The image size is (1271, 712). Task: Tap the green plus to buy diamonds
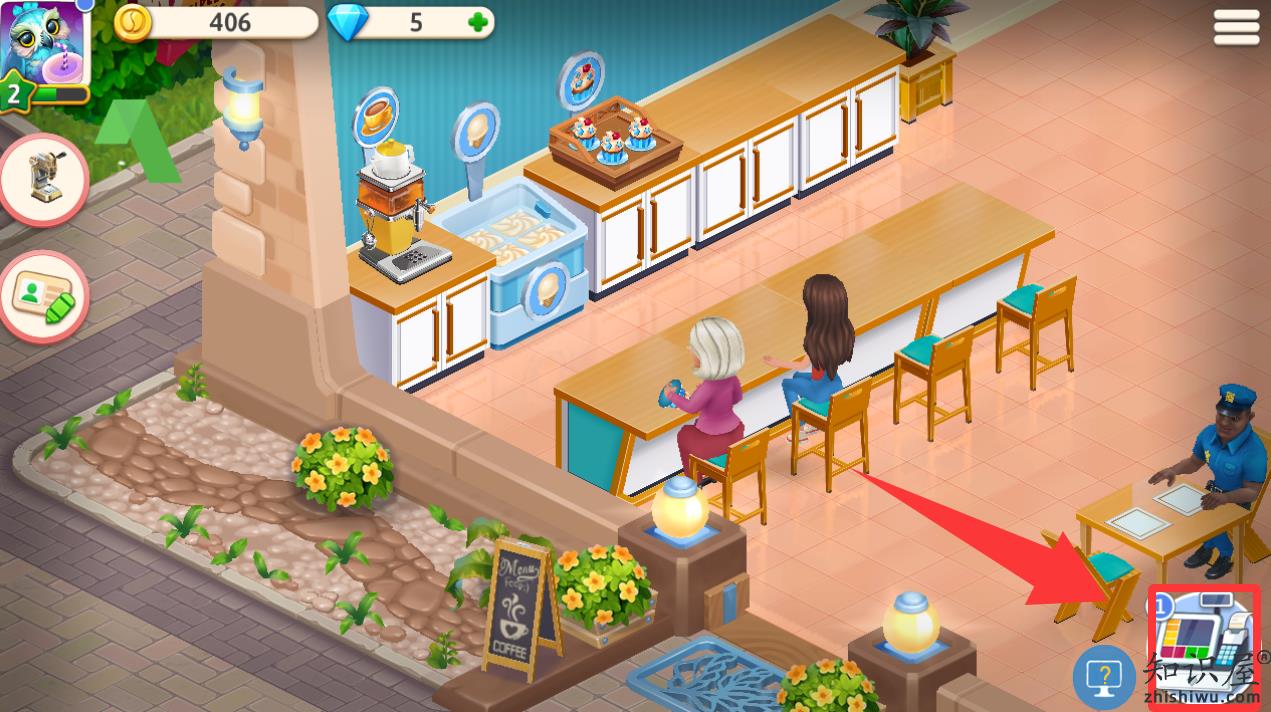(x=480, y=23)
